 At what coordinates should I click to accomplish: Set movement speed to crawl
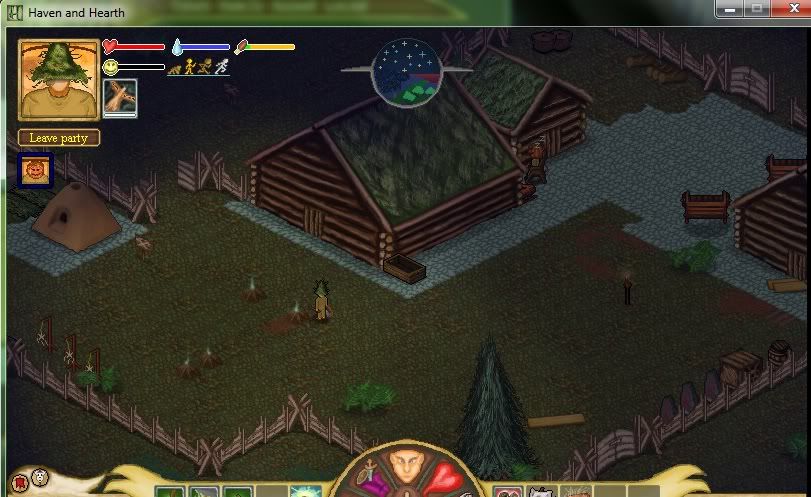click(x=174, y=68)
